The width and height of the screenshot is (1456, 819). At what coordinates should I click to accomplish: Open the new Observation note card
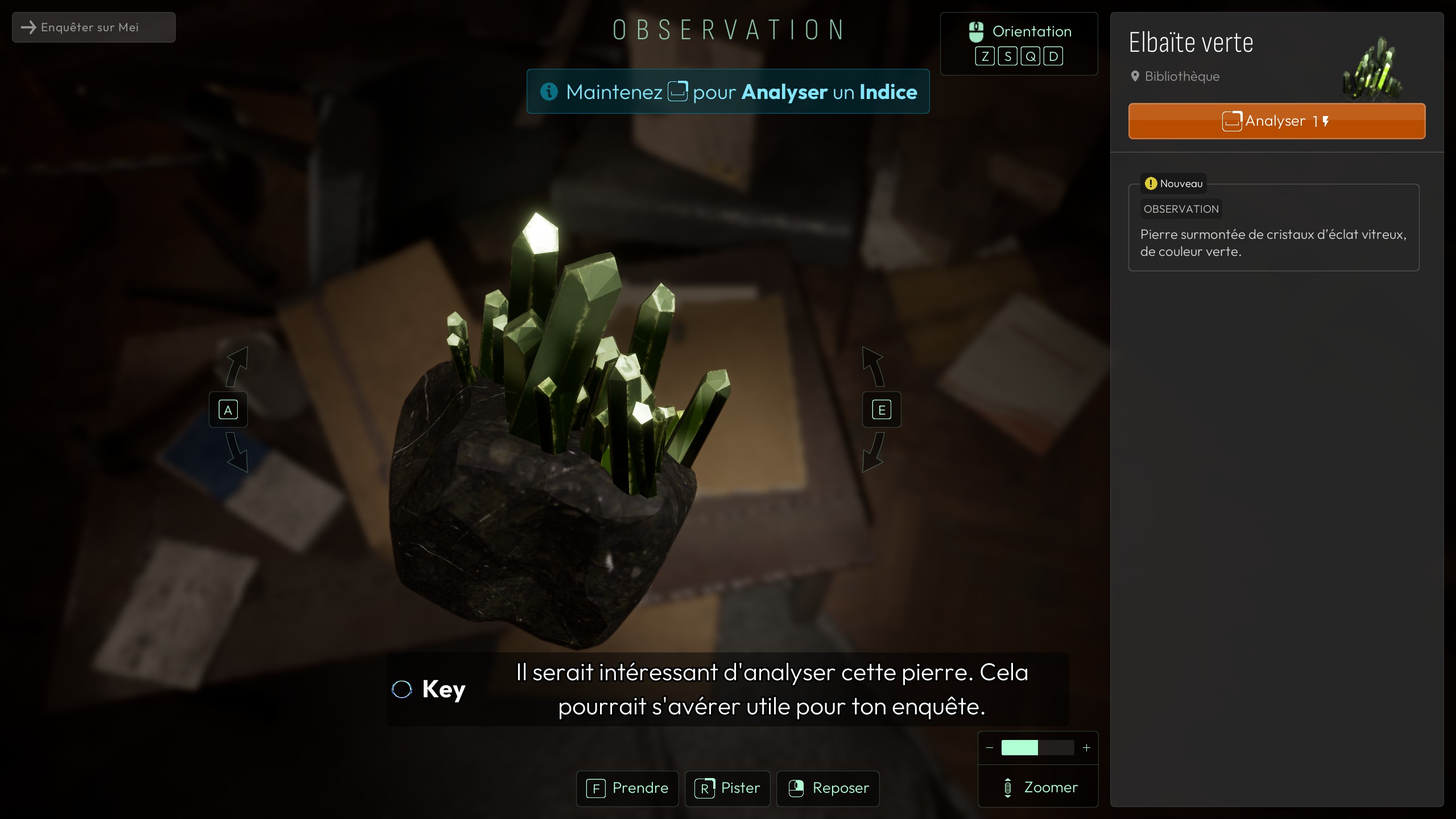coord(1273,227)
